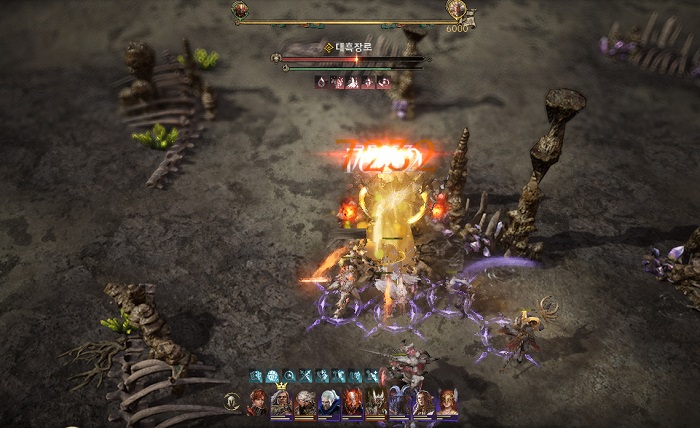The height and width of the screenshot is (428, 700).
Task: Select the red-haired hero portrait
Action: (x=258, y=402)
